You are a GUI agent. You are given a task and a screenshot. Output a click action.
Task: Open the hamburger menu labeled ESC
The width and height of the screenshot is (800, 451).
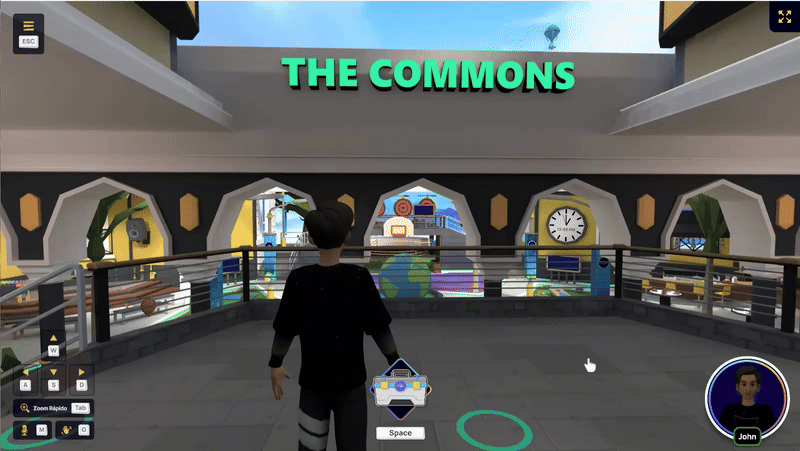tap(28, 32)
